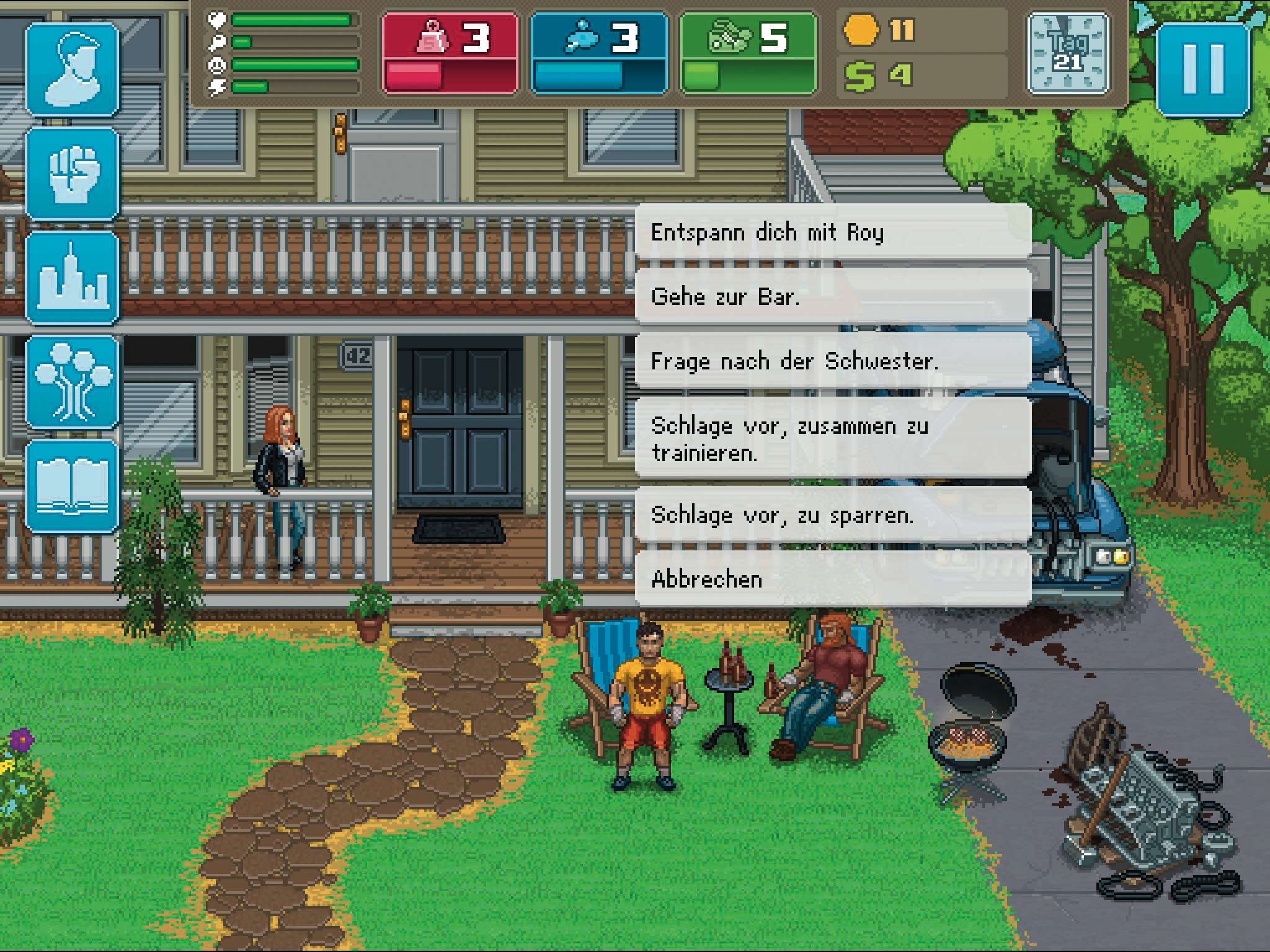Viewport: 1270px width, 952px height.
Task: Choose "Schlage vor, zusammen zu trainieren."
Action: [832, 439]
